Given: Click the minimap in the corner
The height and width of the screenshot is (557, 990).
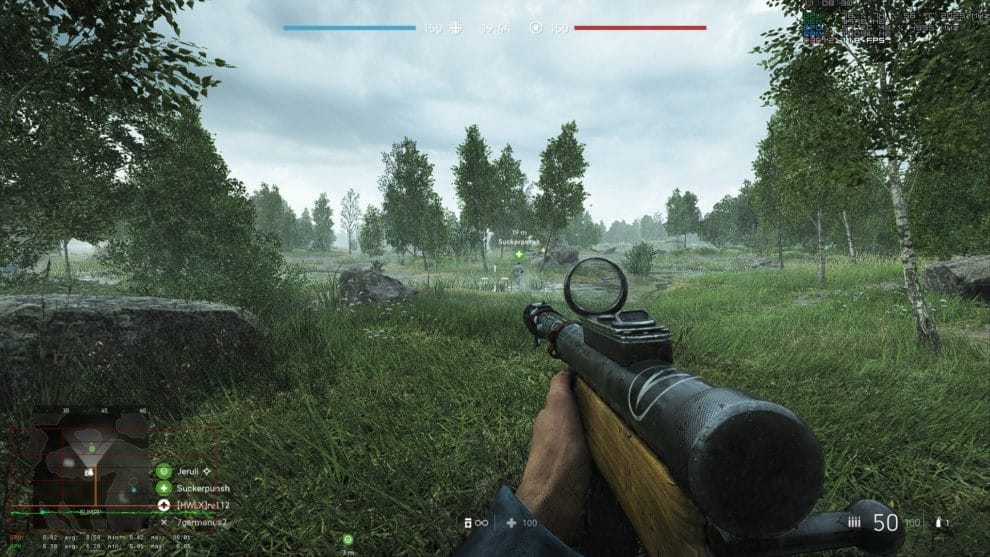Looking at the screenshot, I should point(90,461).
